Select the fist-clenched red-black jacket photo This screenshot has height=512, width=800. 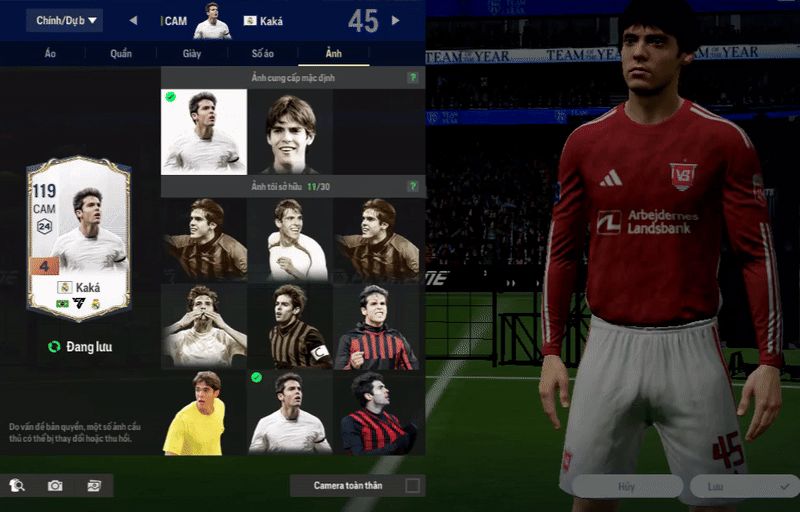(x=376, y=326)
